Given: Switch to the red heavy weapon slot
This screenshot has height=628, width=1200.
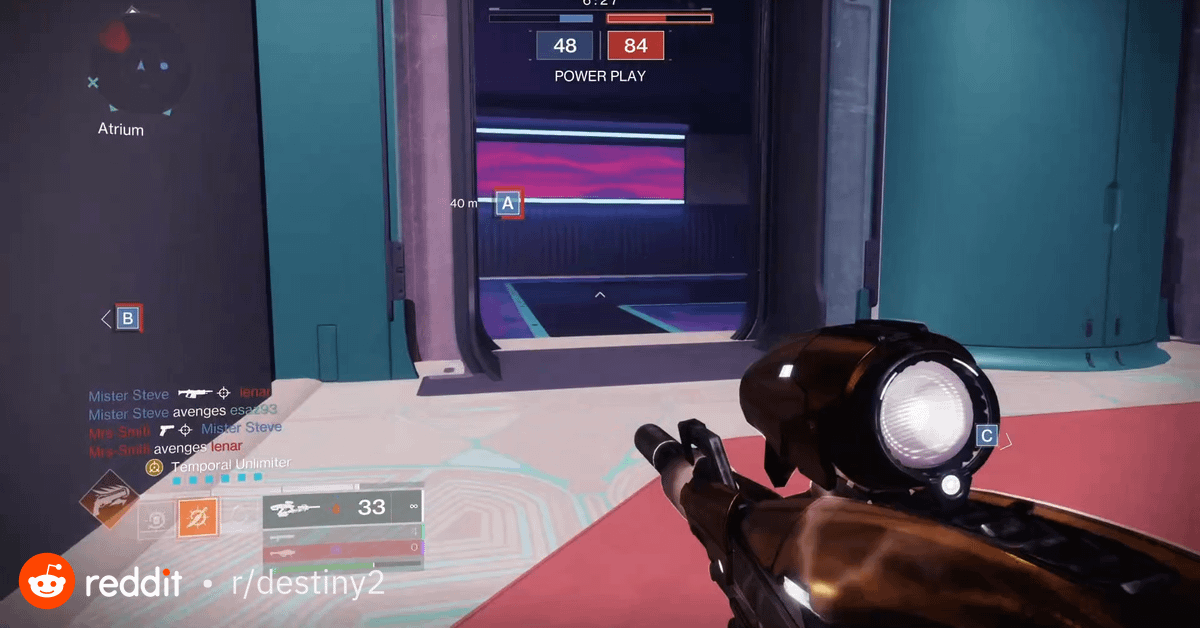Looking at the screenshot, I should [x=343, y=548].
